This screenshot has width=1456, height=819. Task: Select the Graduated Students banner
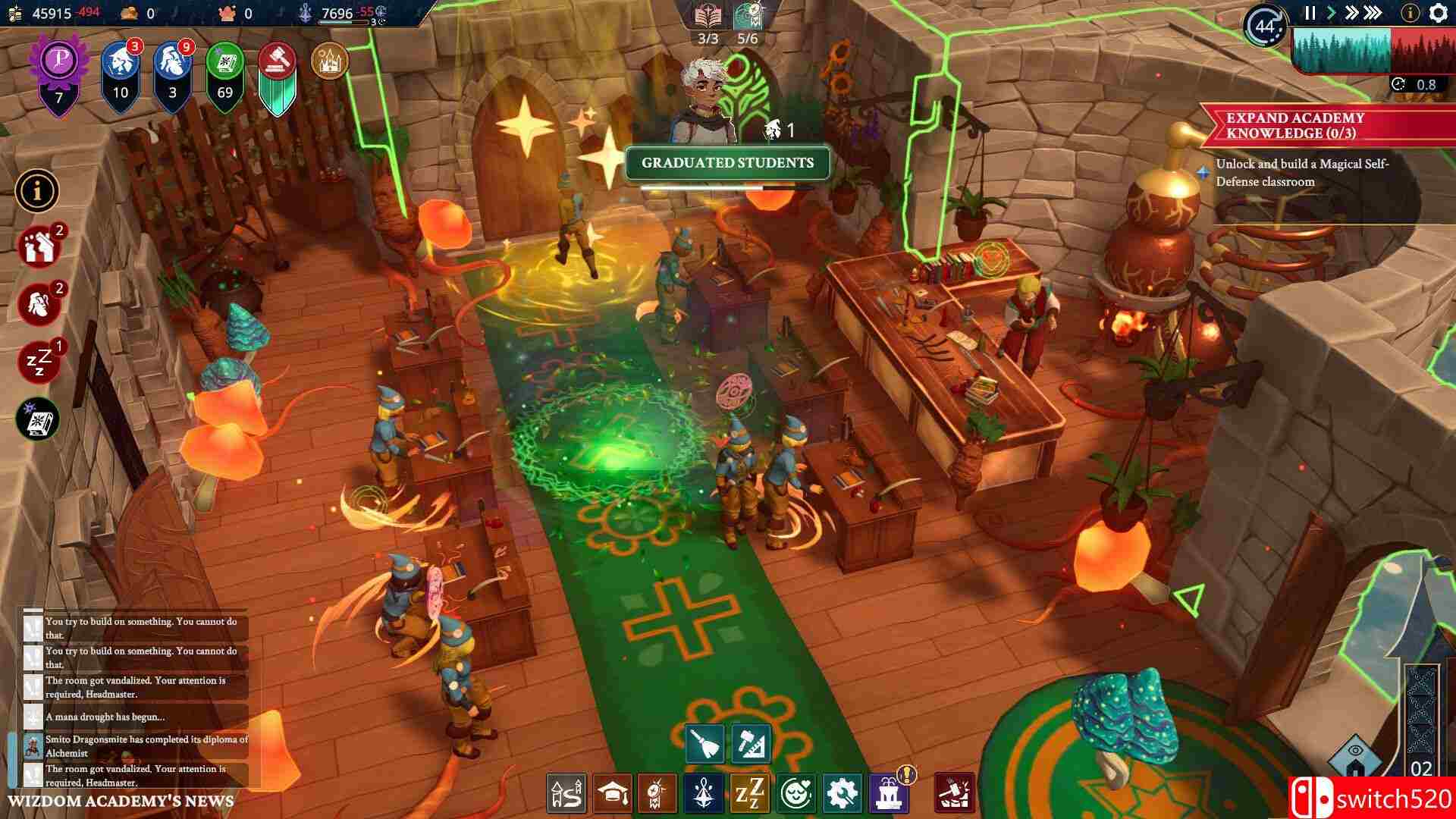point(726,162)
